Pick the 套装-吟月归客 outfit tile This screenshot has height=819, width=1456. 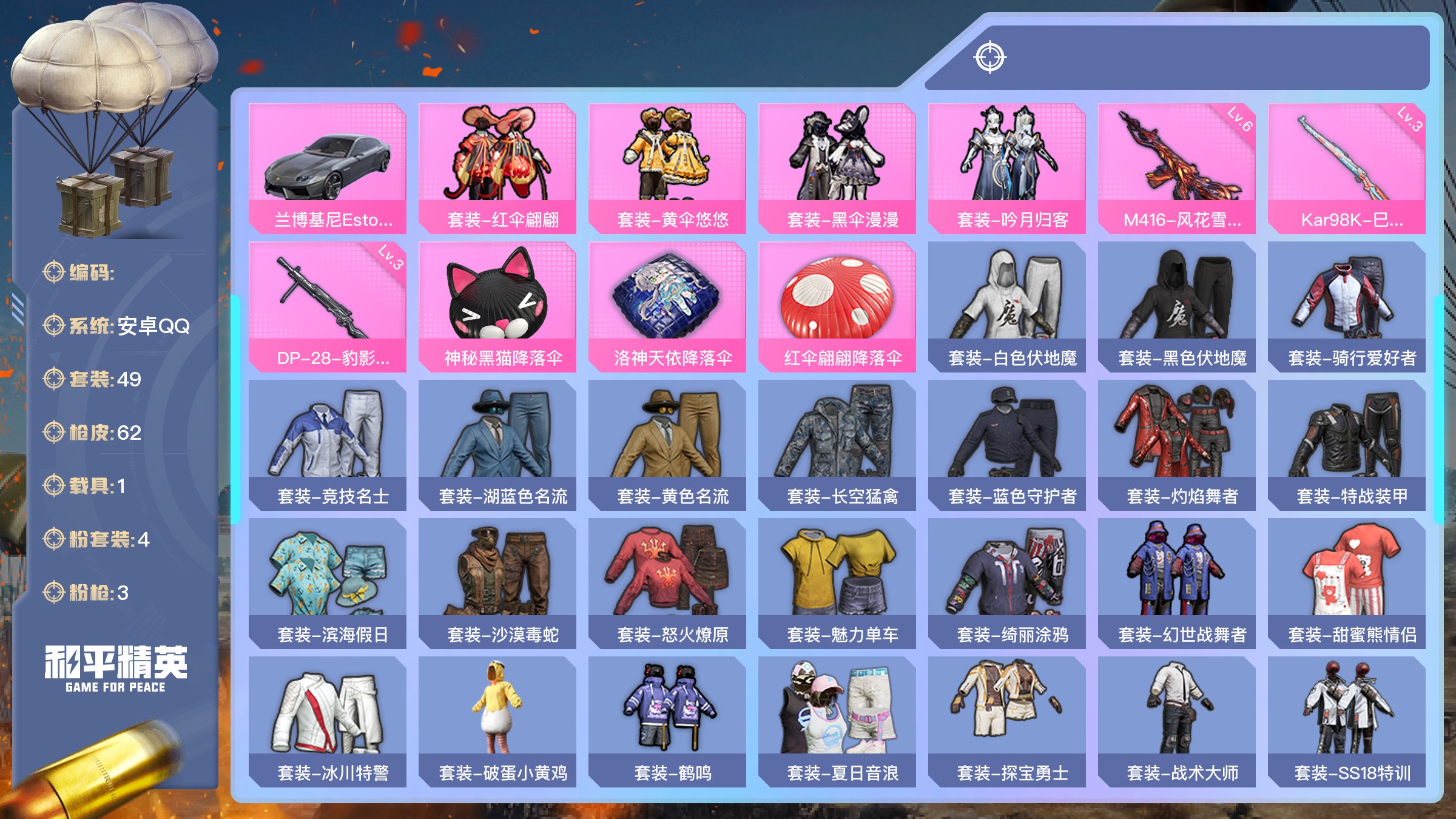[1007, 168]
